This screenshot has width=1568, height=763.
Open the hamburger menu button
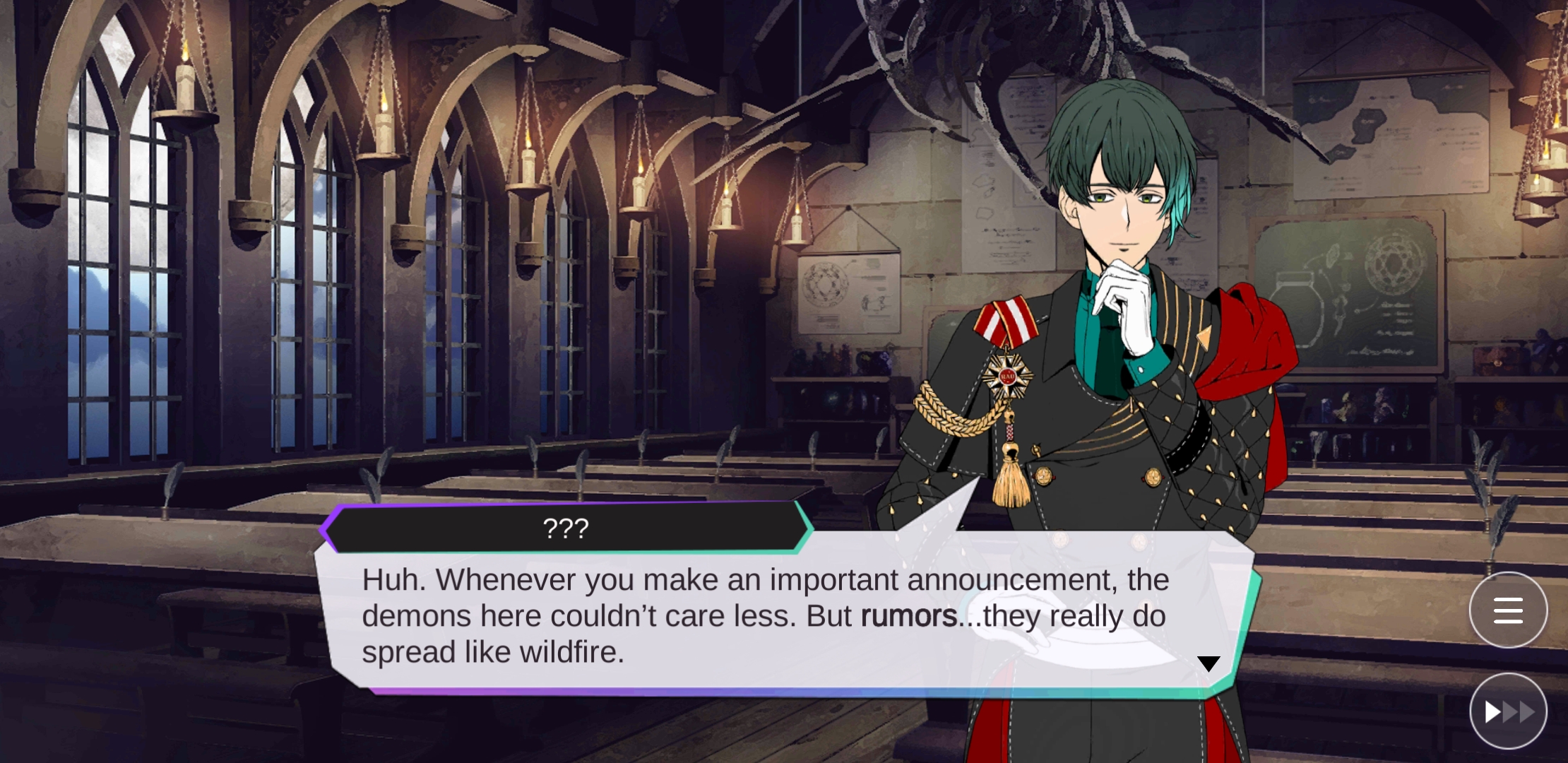pyautogui.click(x=1508, y=610)
